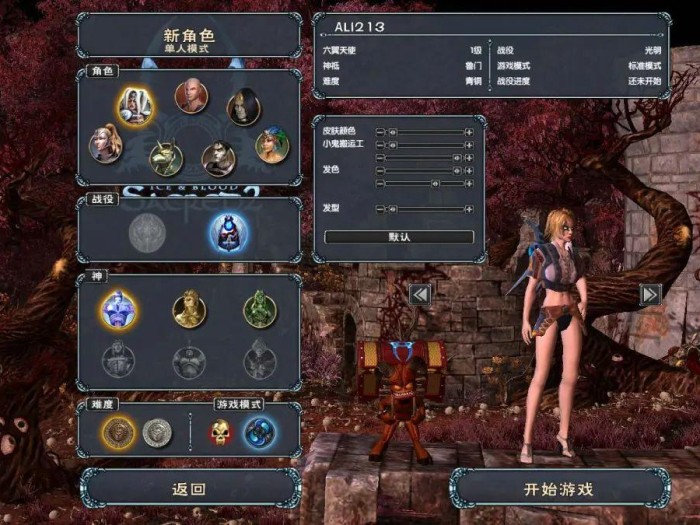Select the grey Shadow campaign emblem
Viewport: 700px width, 525px height.
coord(146,232)
